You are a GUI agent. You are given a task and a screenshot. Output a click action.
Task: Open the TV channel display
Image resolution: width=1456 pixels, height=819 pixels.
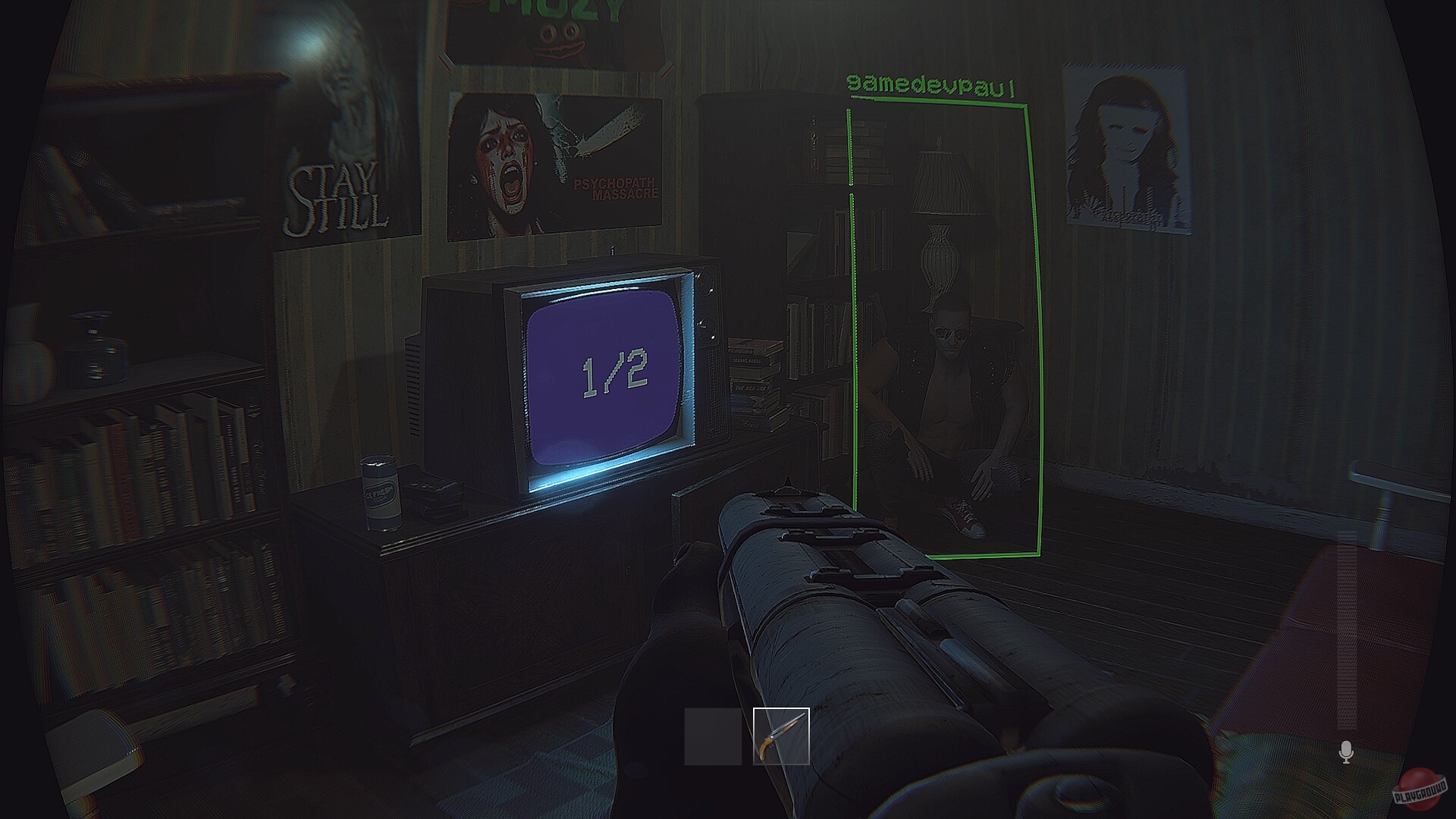click(x=603, y=372)
